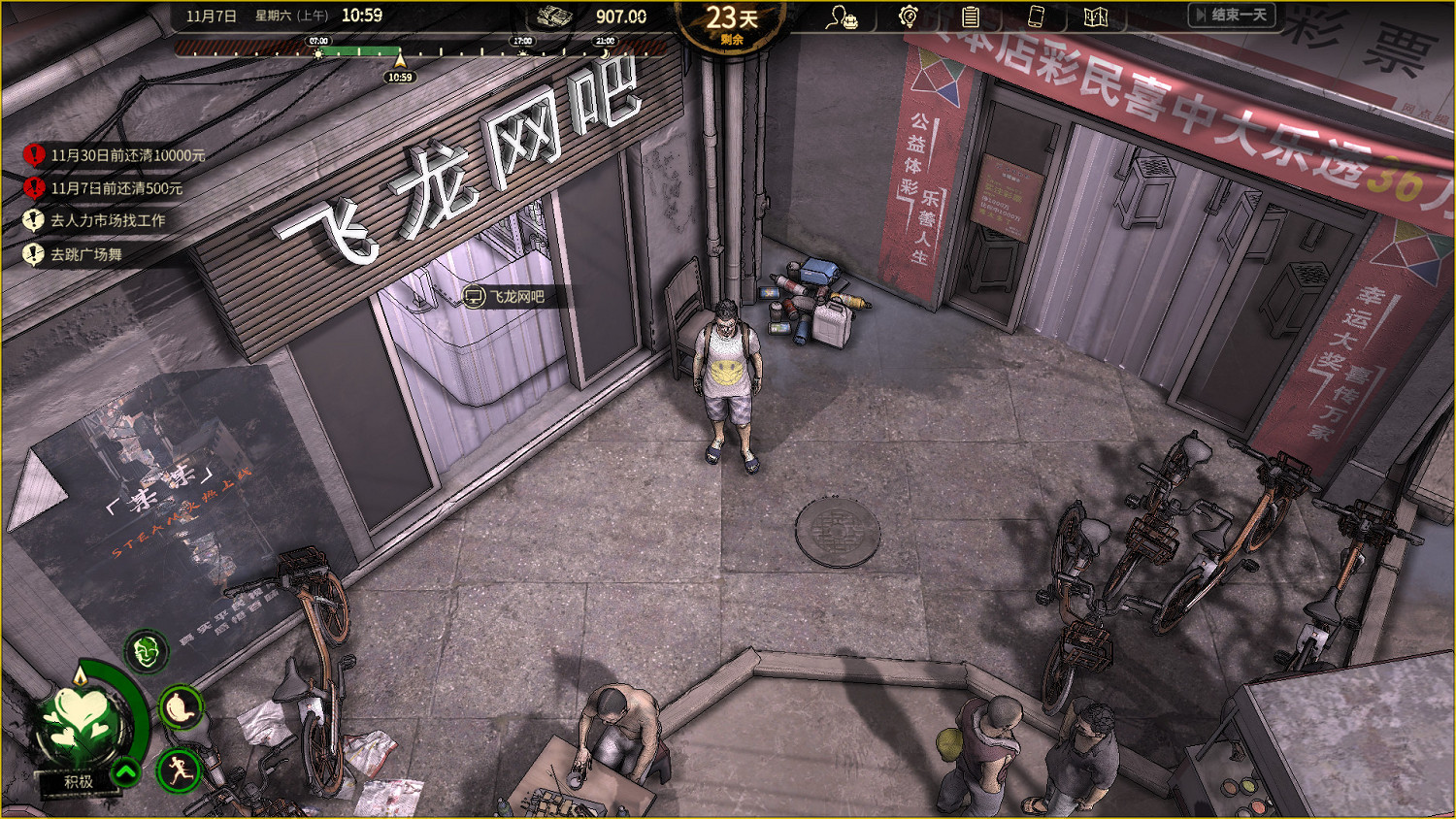The width and height of the screenshot is (1456, 819).
Task: Click the cash stack icon beside 907.00
Action: click(x=556, y=16)
